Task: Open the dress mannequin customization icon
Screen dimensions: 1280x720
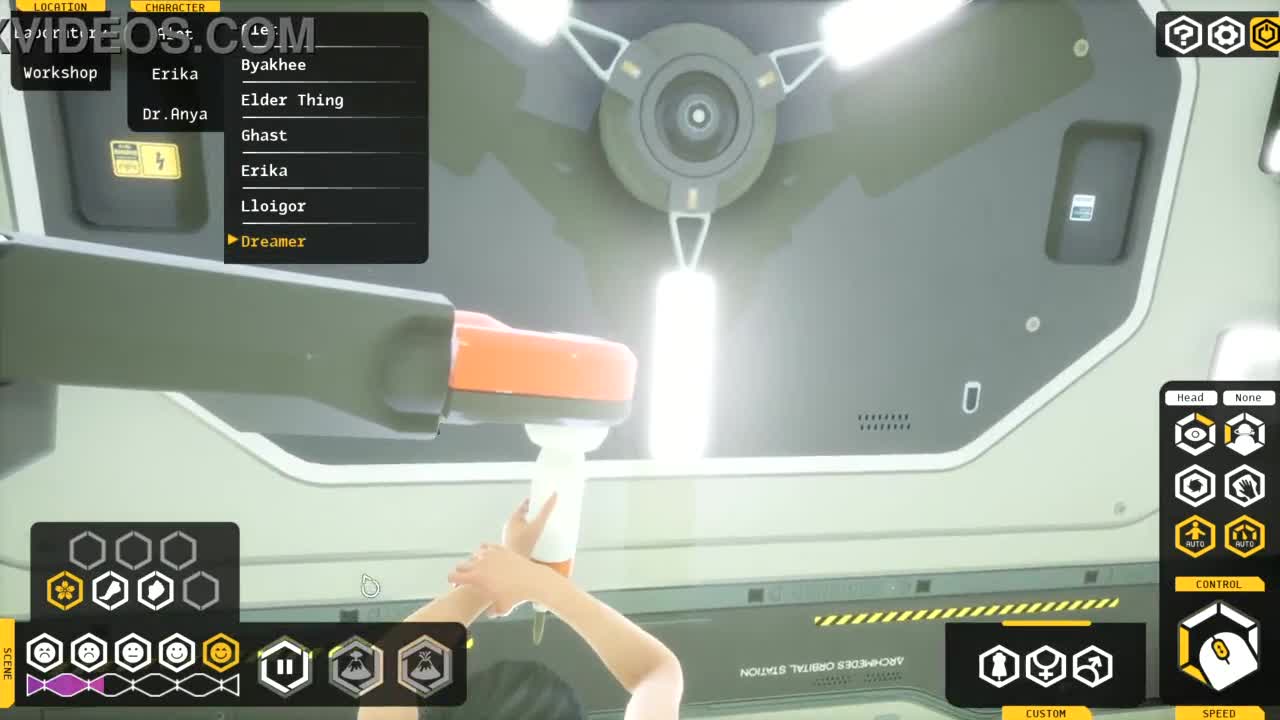Action: coord(998,666)
